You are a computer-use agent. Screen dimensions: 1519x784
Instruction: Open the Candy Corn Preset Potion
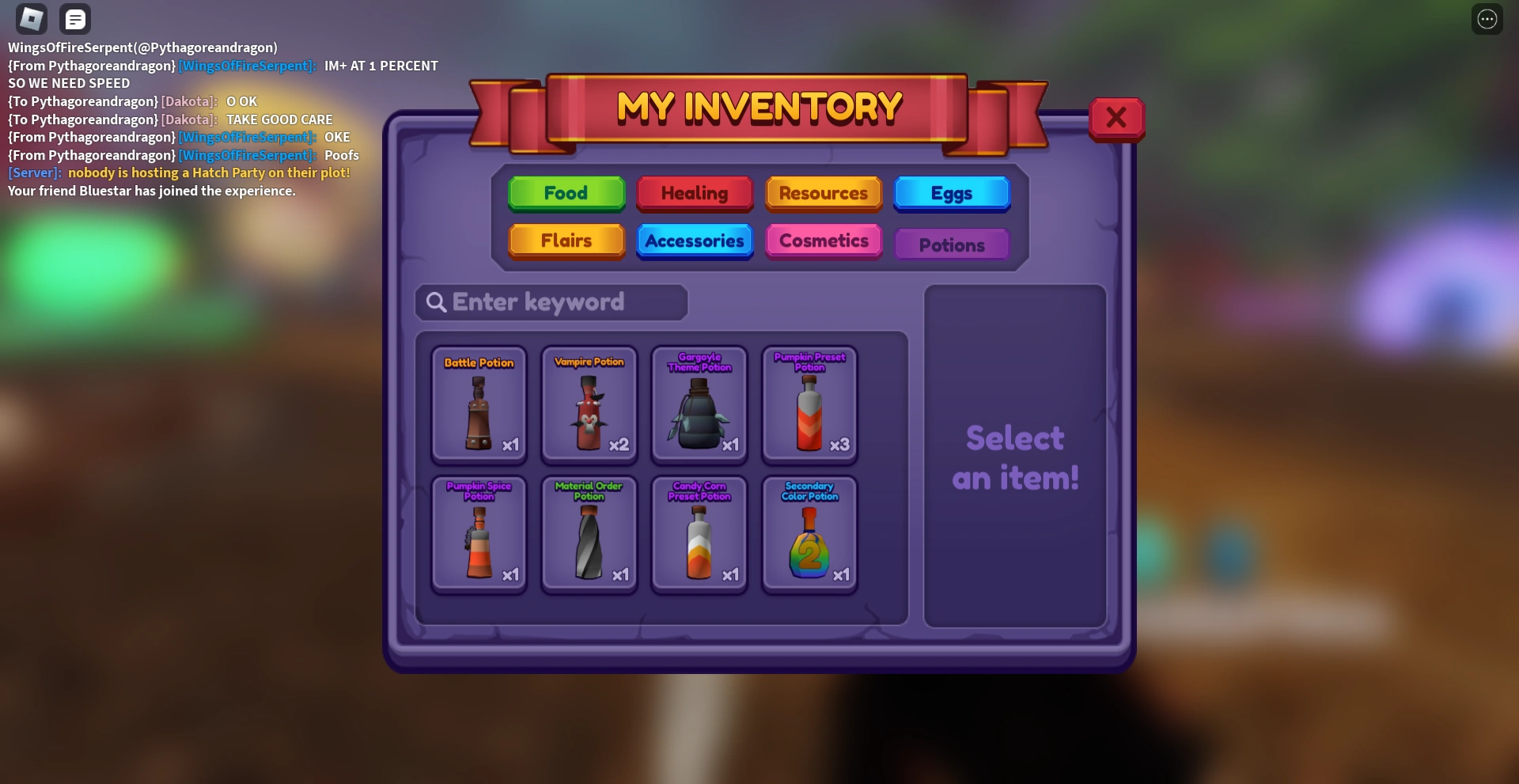[x=698, y=533]
